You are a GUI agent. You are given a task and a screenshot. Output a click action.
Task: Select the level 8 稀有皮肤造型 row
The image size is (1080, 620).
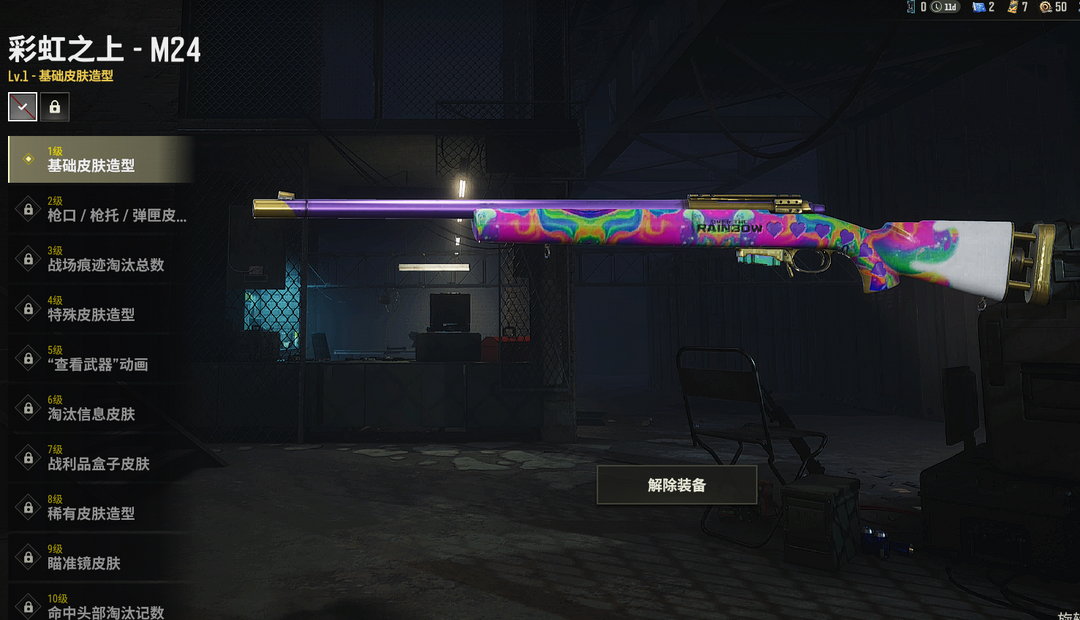pos(99,507)
